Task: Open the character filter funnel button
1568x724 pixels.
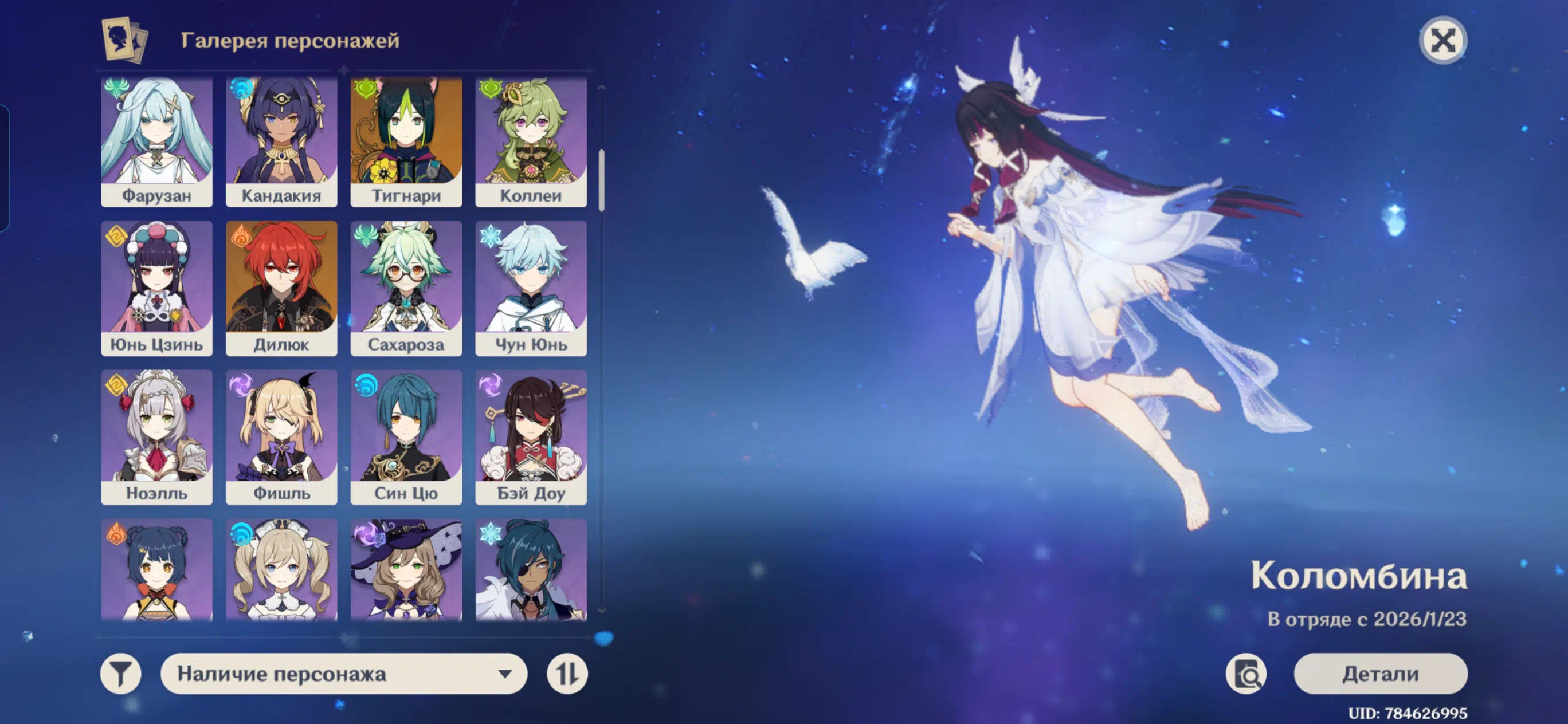Action: pyautogui.click(x=120, y=674)
